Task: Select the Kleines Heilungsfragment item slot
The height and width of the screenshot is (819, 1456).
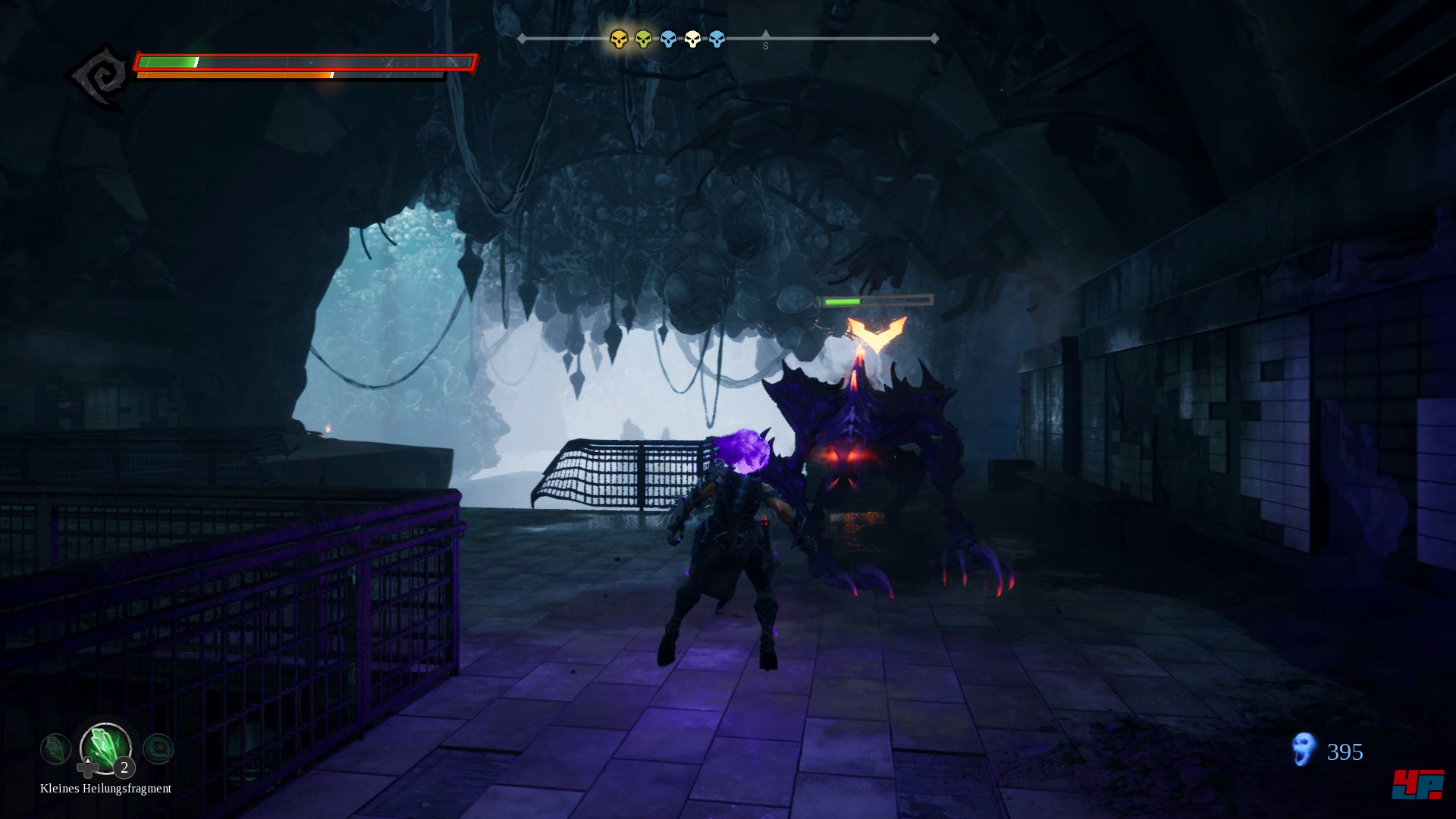Action: coord(105,748)
